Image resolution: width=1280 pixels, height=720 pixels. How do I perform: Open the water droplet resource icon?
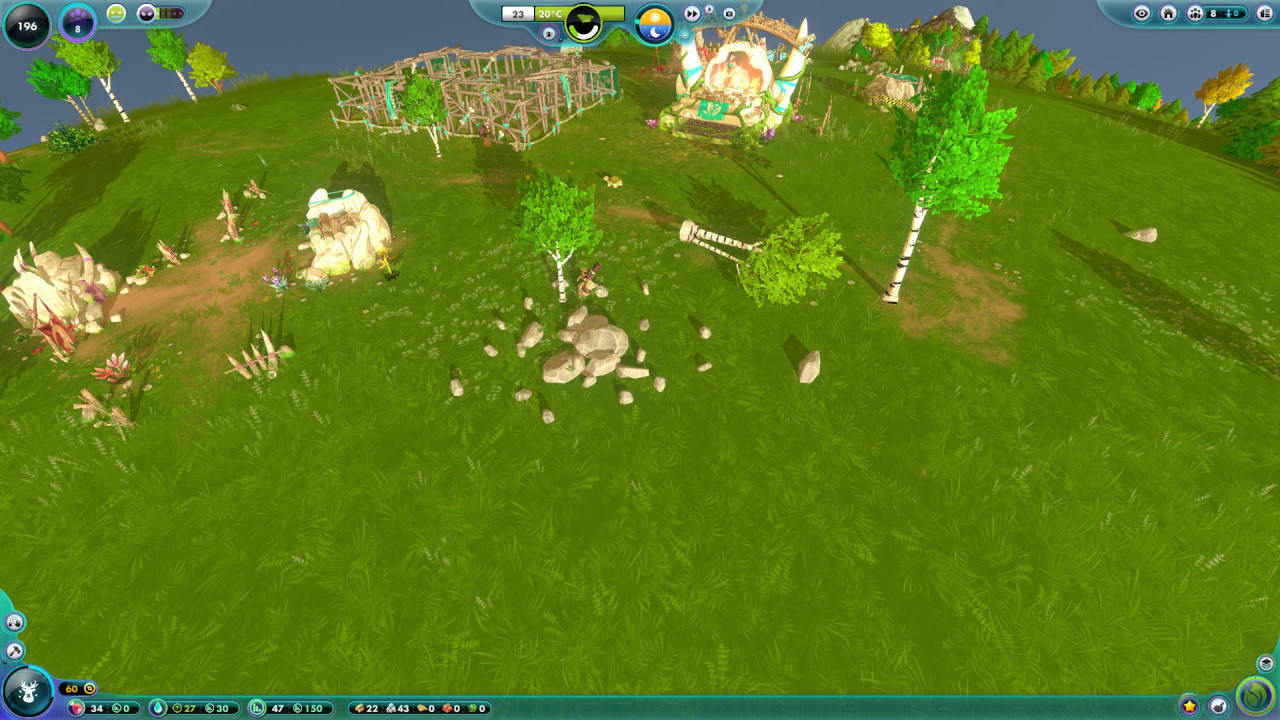159,708
